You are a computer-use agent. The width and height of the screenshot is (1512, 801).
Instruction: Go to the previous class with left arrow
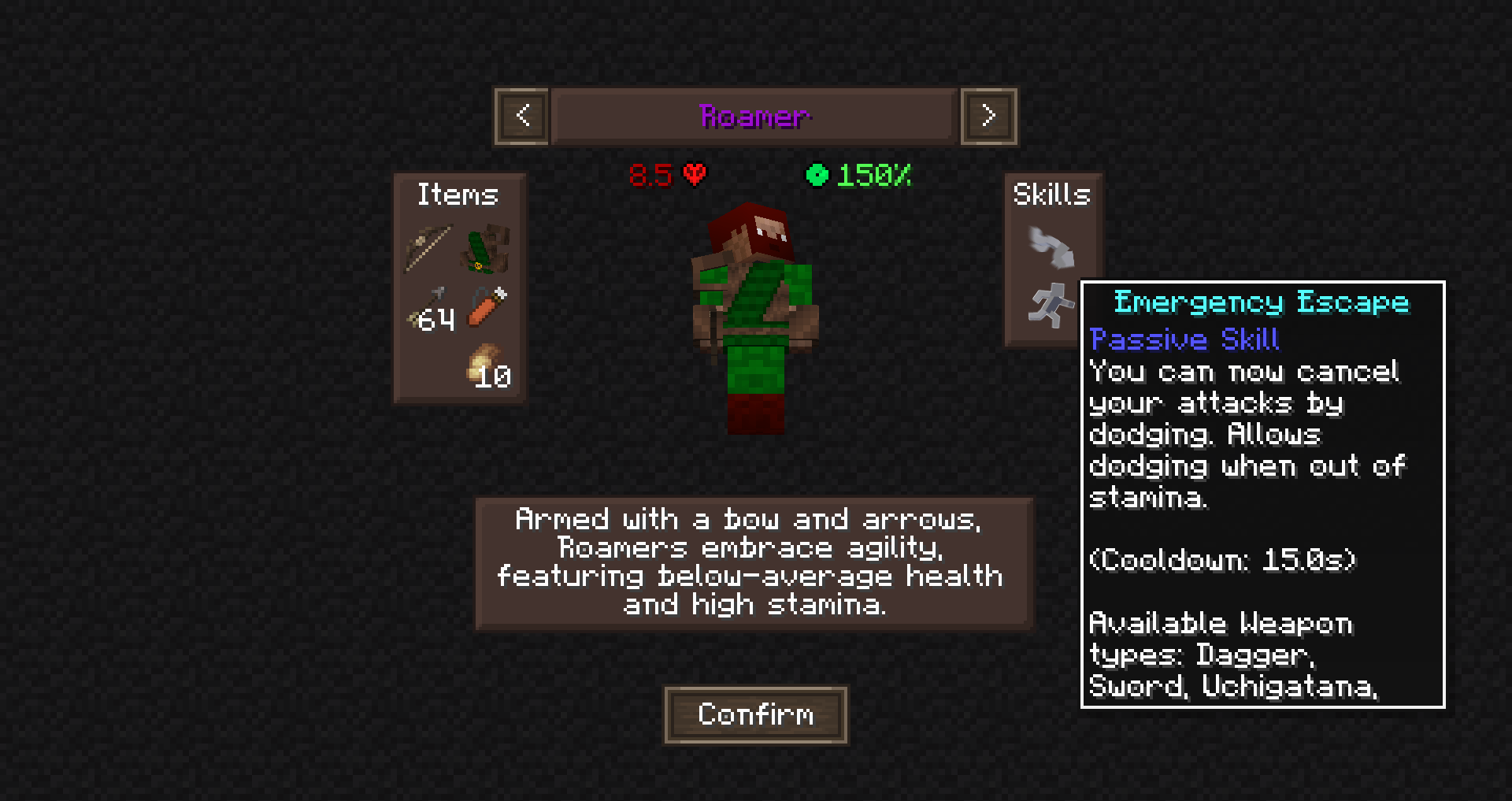522,117
